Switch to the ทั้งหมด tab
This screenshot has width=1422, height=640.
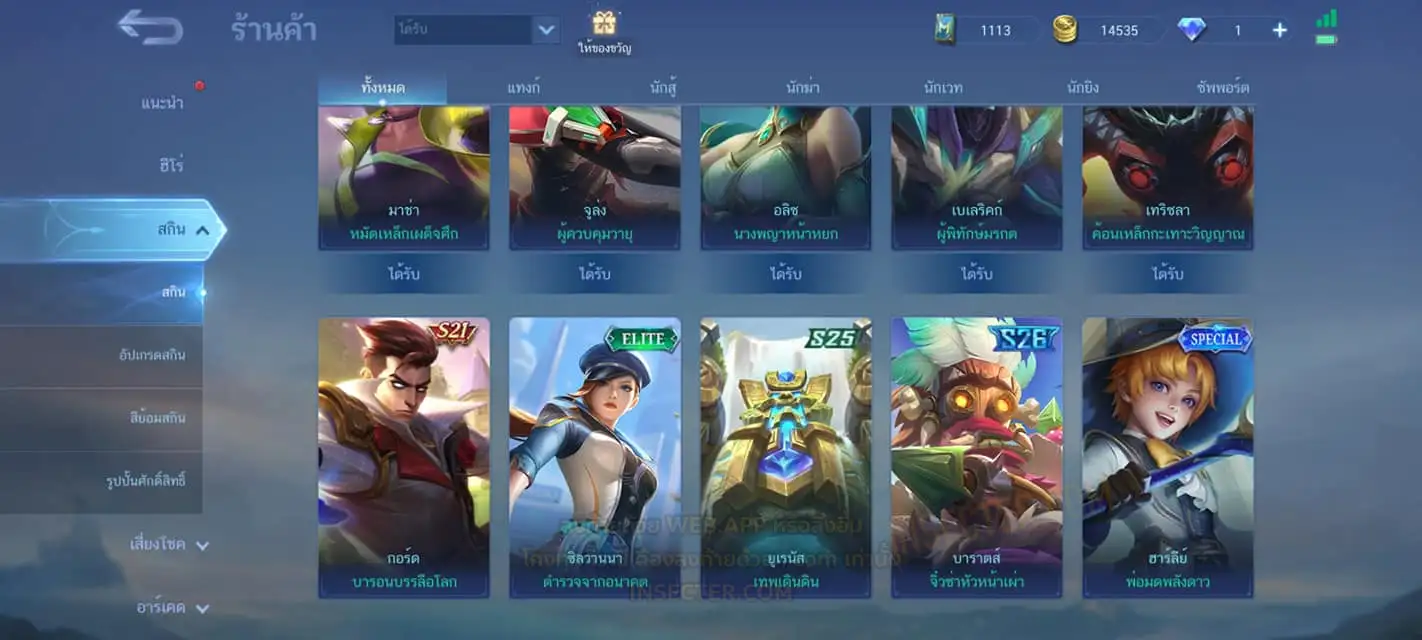383,88
